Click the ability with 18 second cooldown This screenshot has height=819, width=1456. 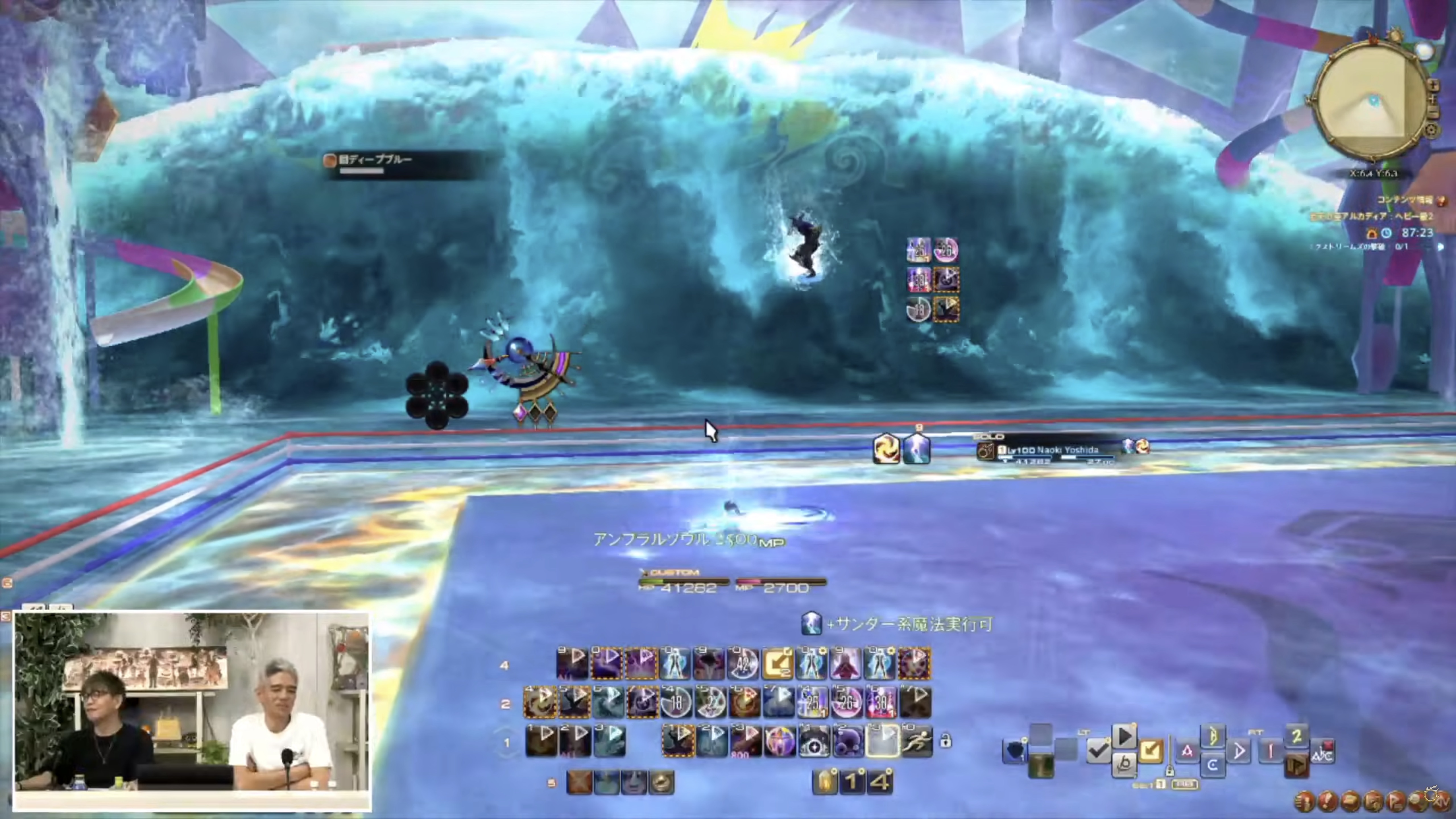[676, 702]
